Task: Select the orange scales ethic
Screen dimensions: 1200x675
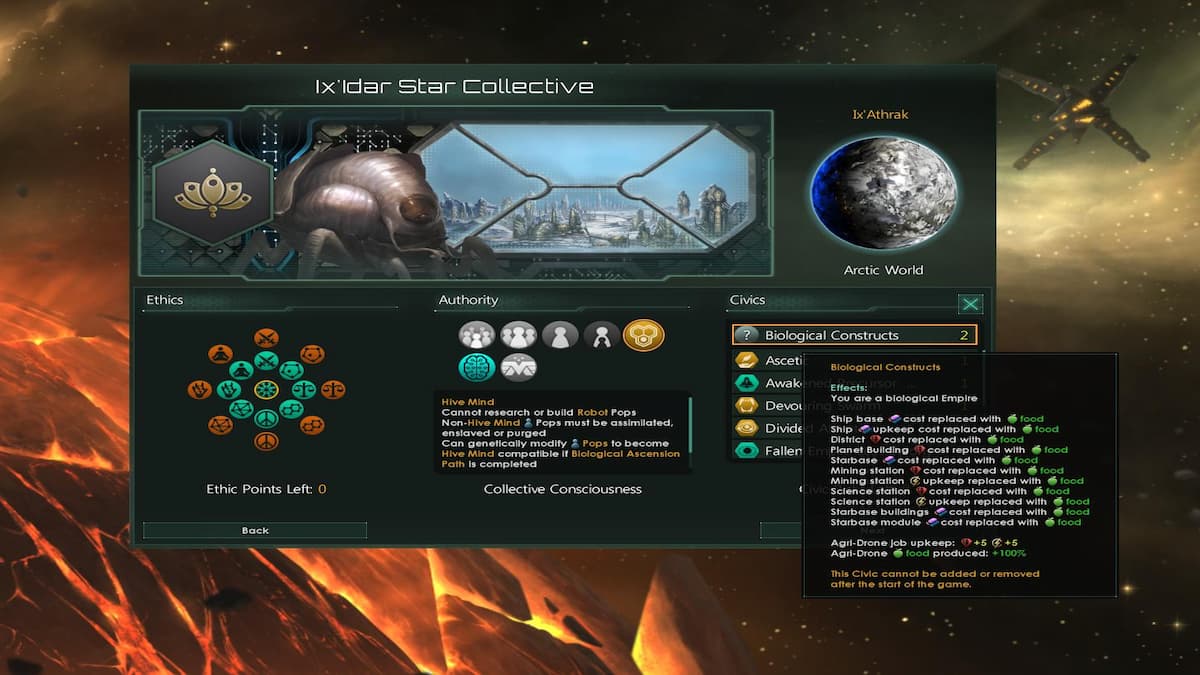Action: [334, 389]
